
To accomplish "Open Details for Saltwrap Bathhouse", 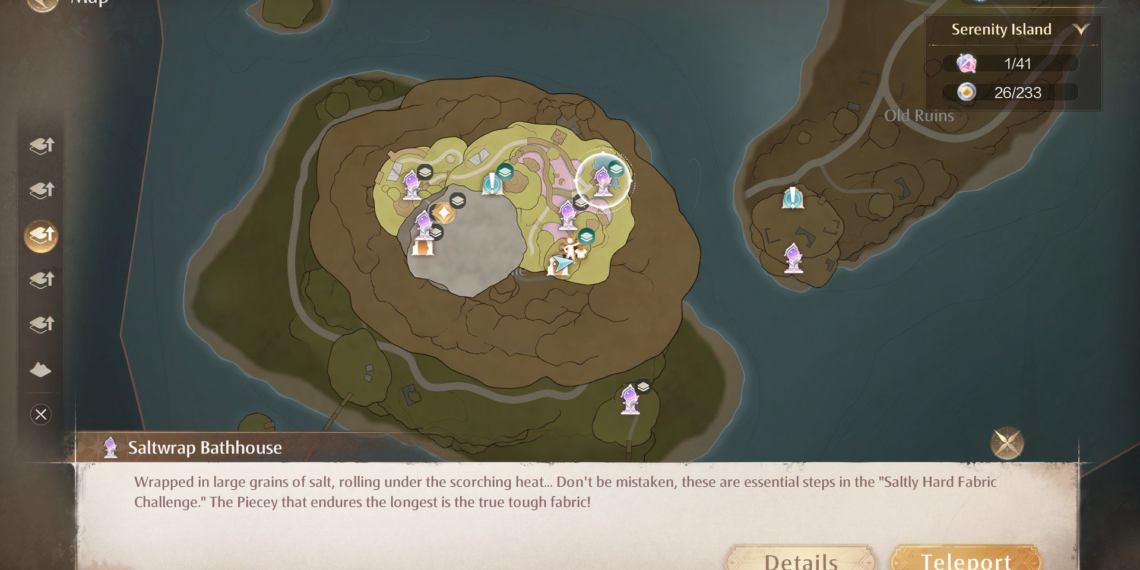I will [800, 558].
